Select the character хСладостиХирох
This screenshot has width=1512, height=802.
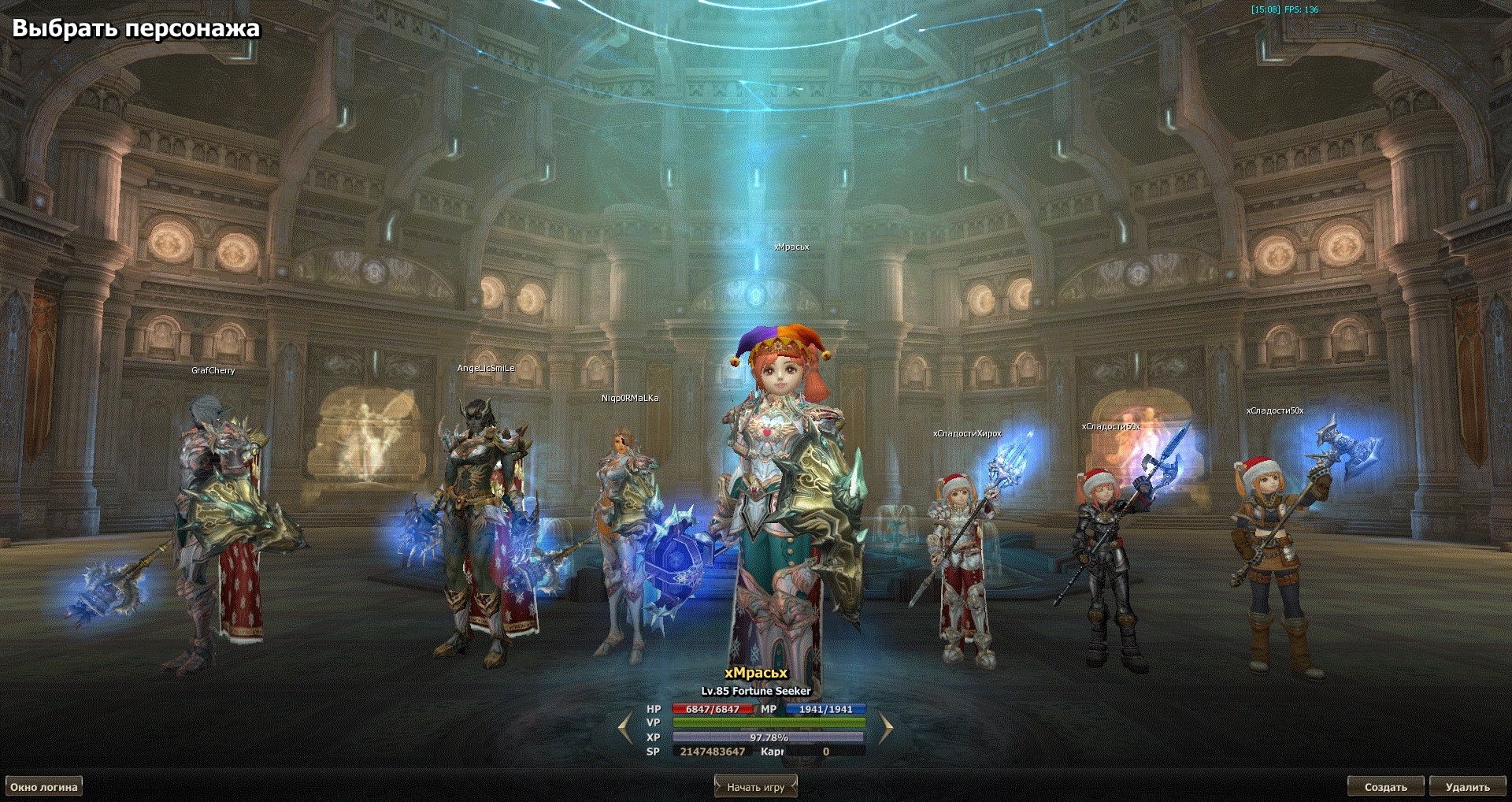click(962, 567)
